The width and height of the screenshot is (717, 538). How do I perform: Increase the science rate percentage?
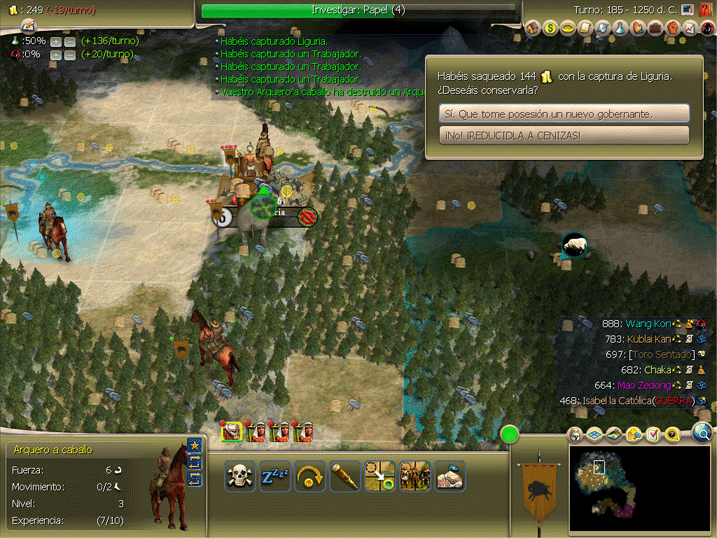[x=56, y=41]
